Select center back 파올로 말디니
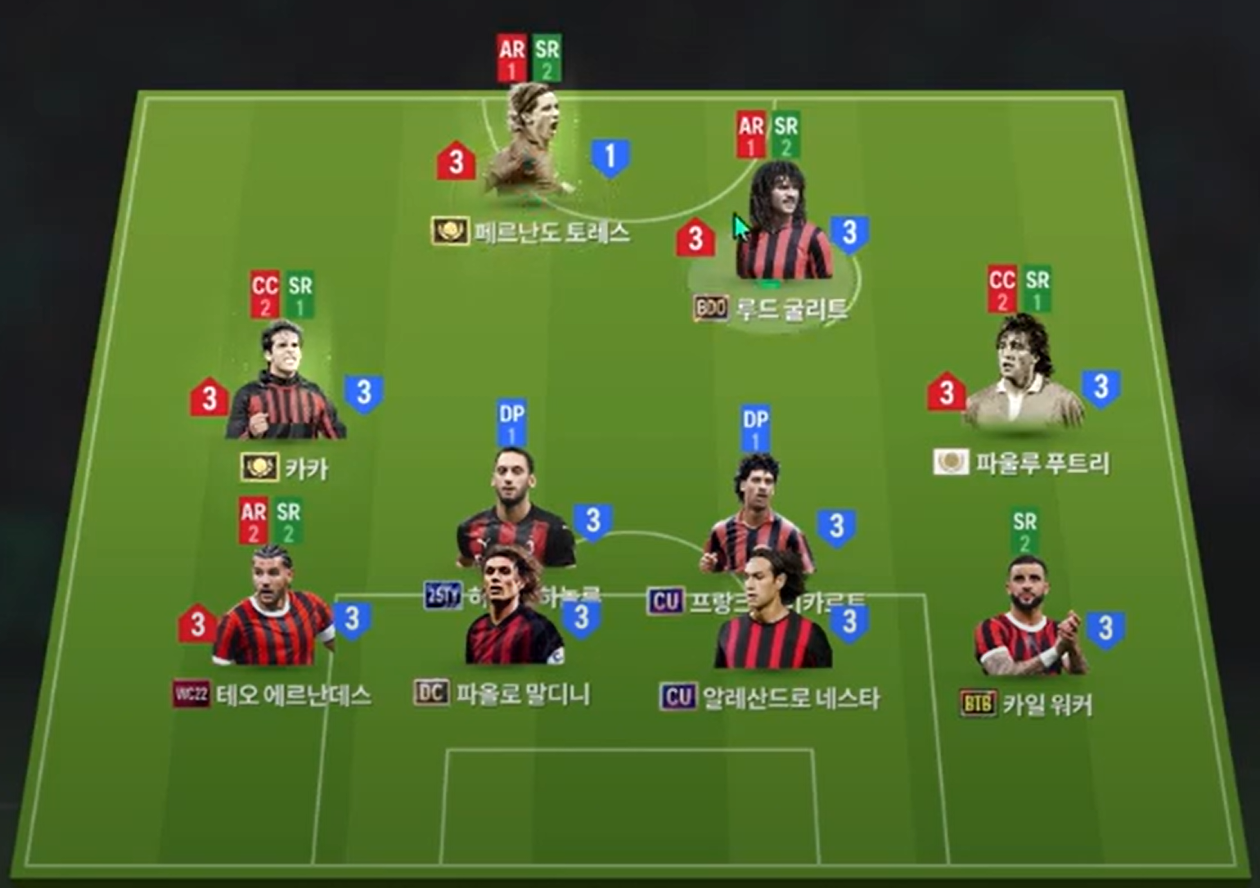 click(513, 612)
